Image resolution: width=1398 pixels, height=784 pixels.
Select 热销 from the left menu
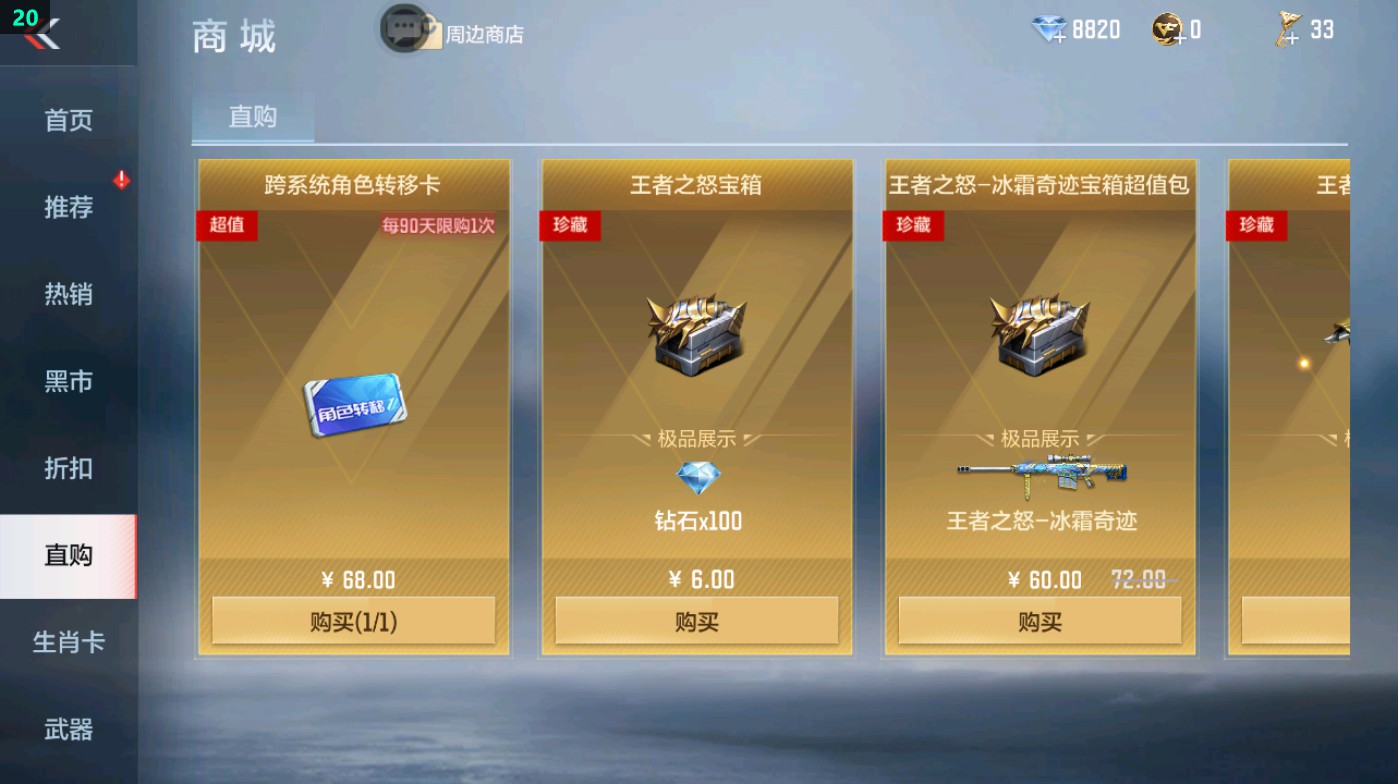pos(65,294)
